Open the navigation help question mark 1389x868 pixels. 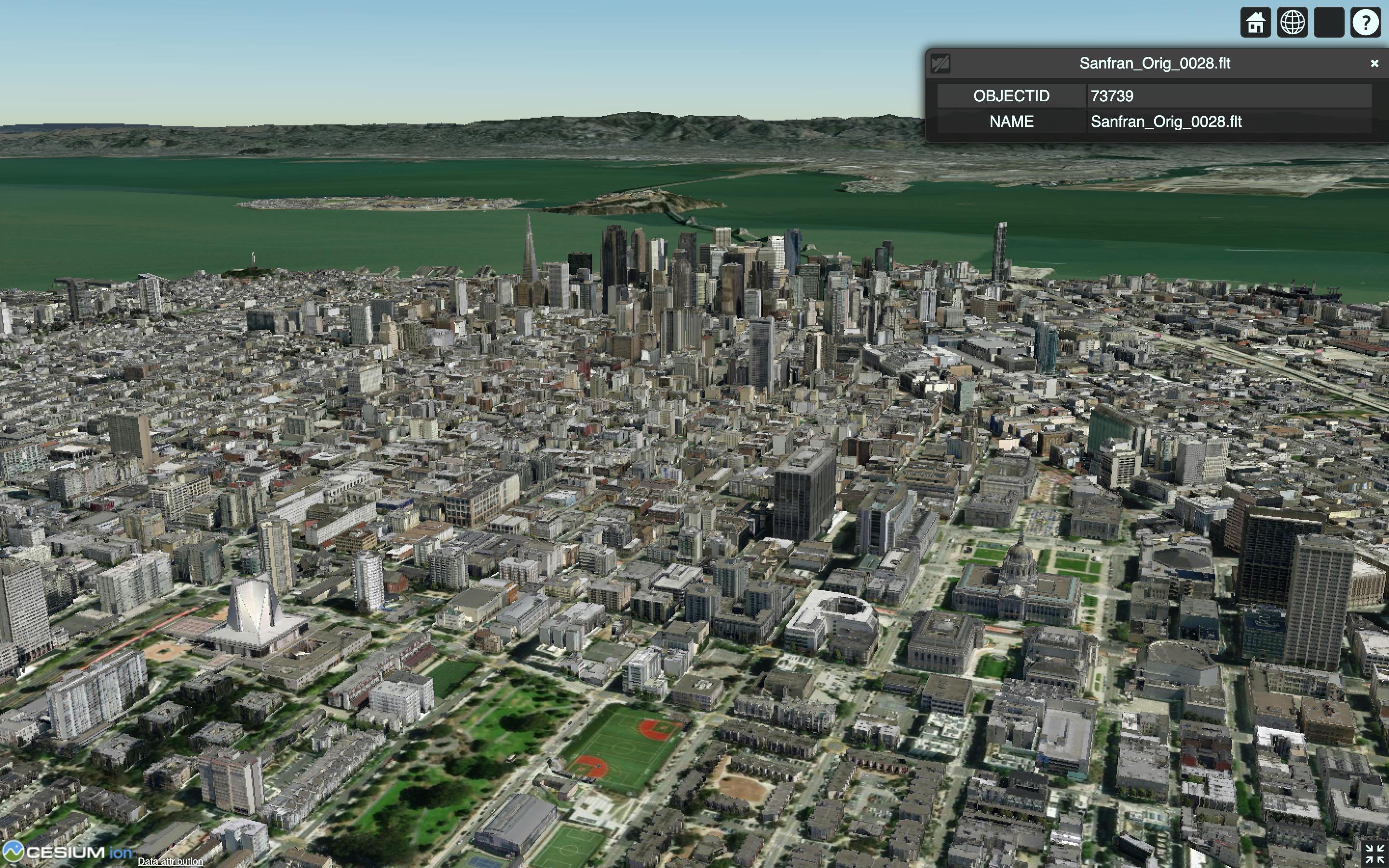pos(1366,22)
